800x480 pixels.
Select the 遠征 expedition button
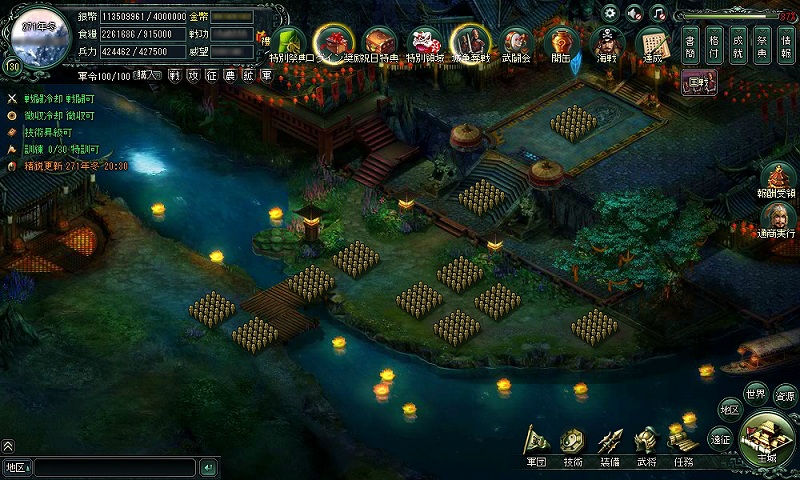(720, 438)
